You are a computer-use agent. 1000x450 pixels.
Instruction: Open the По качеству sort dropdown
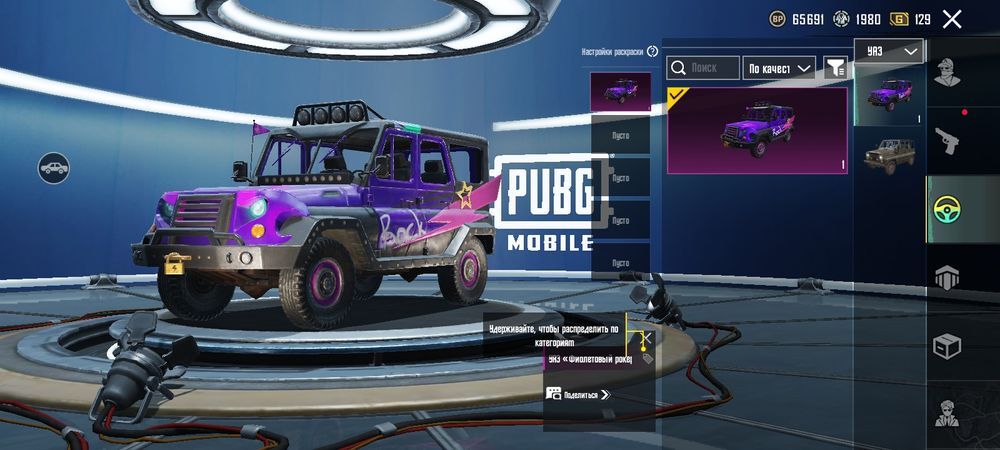780,68
